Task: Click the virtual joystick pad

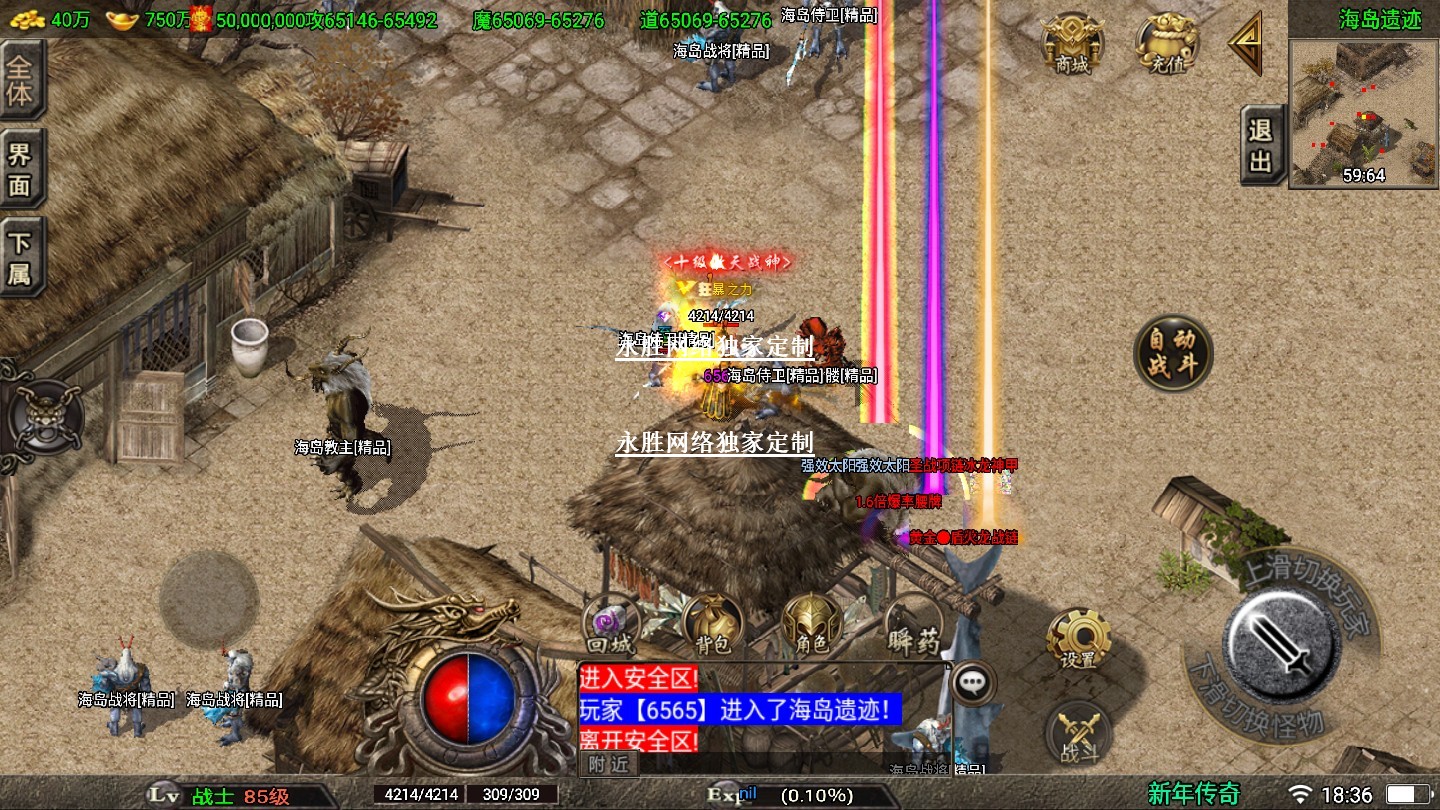Action: (x=209, y=600)
